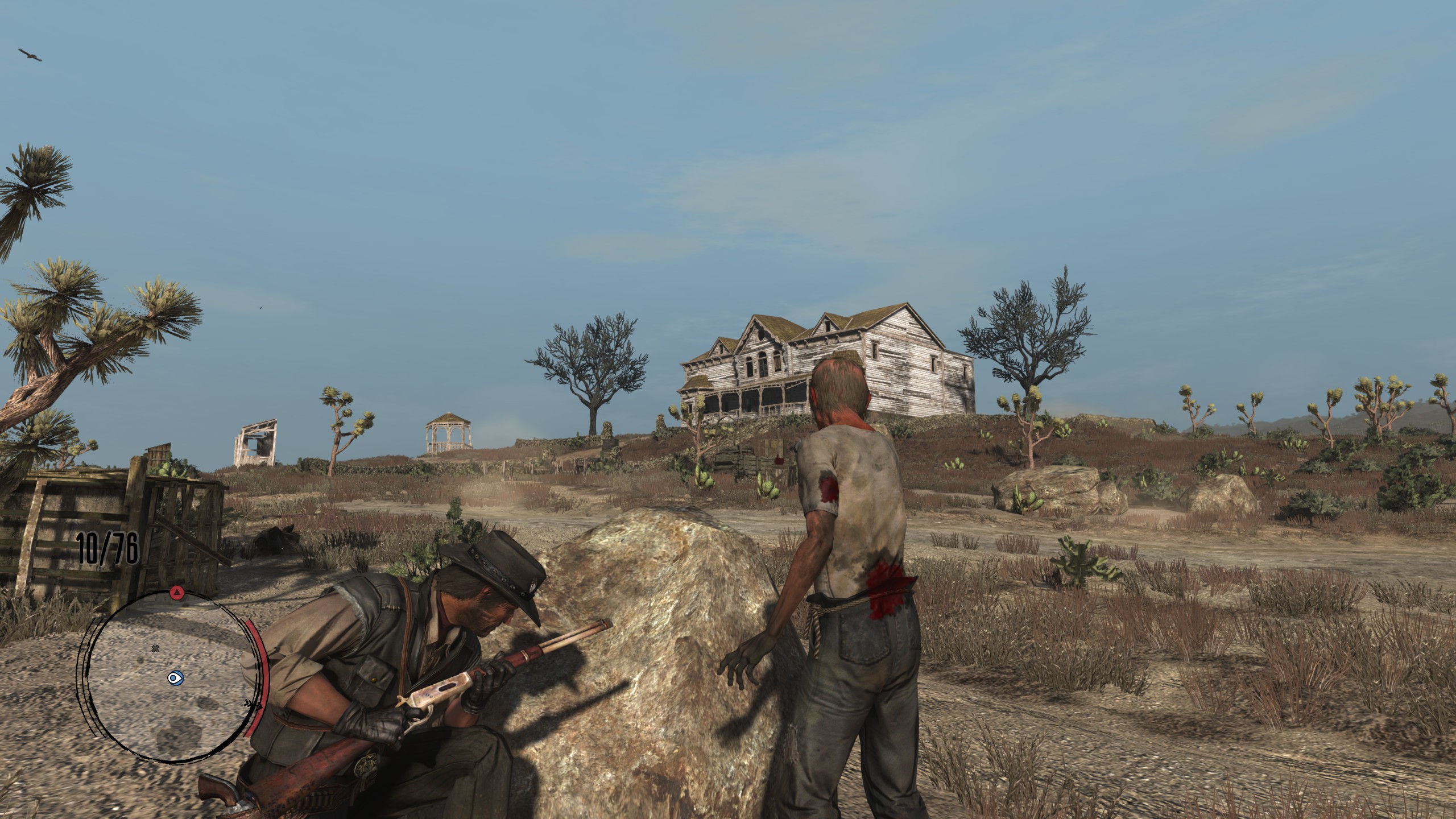Click the double-arrow fast travel icon on minimap
The height and width of the screenshot is (819, 1456).
coord(253,705)
